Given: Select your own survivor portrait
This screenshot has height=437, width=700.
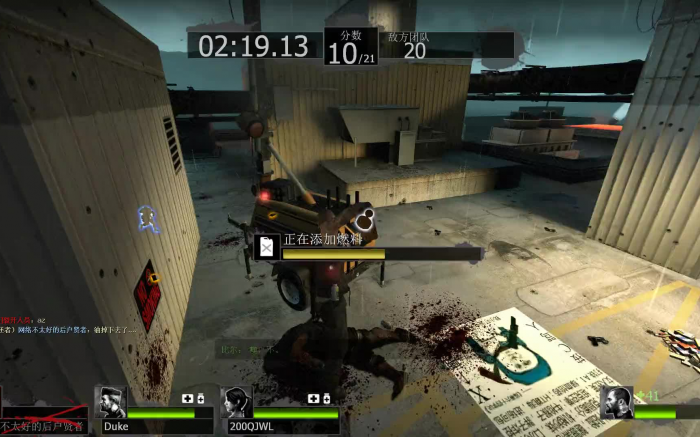Looking at the screenshot, I should click(x=617, y=403).
